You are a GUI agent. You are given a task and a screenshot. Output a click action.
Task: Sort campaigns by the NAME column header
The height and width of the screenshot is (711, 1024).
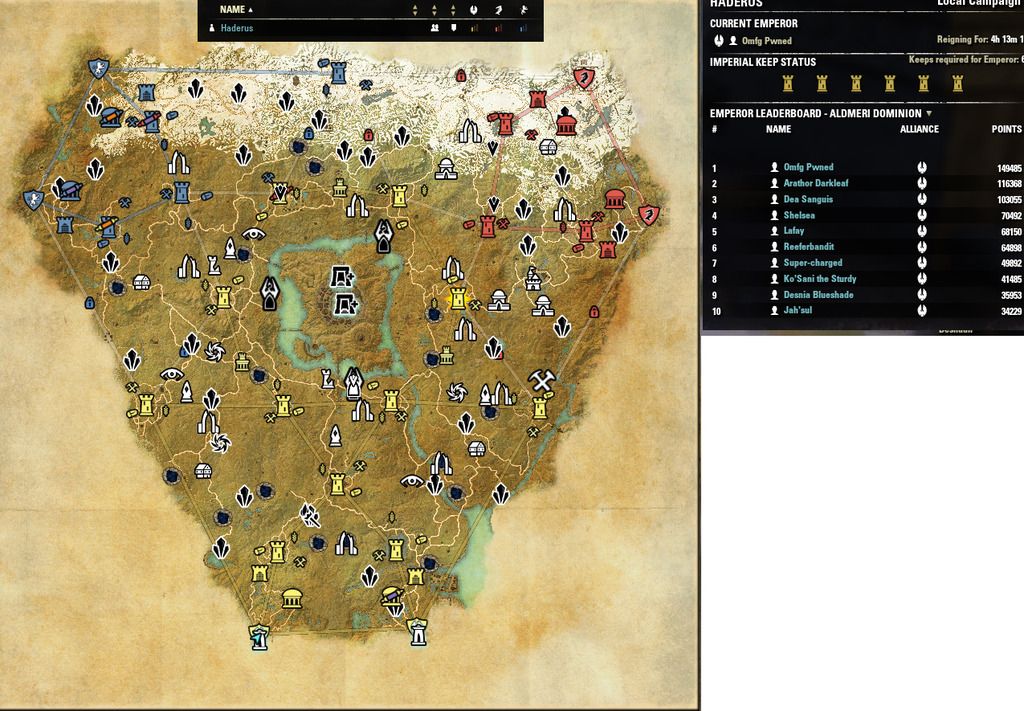click(x=232, y=9)
